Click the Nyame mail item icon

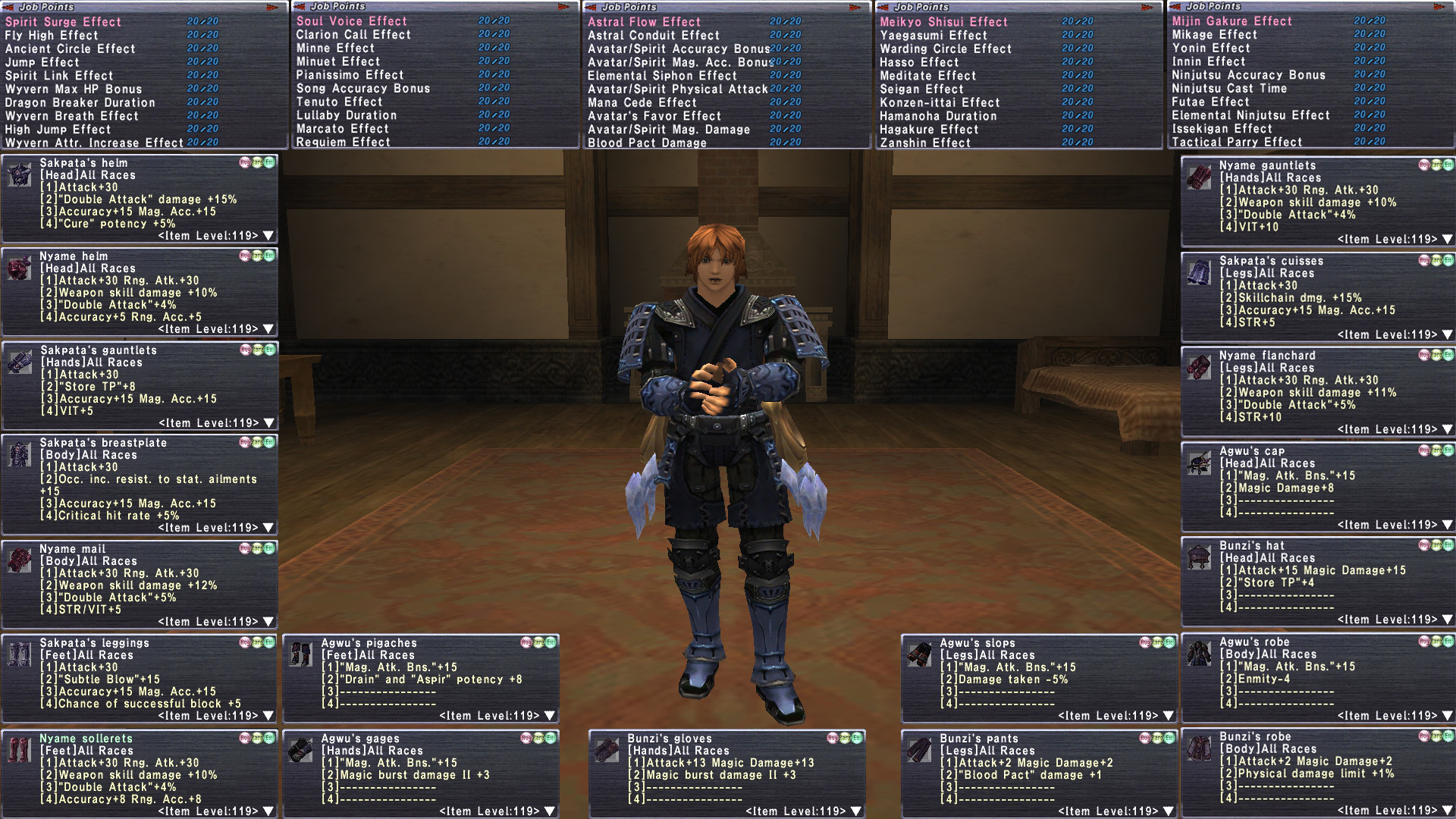tap(19, 561)
